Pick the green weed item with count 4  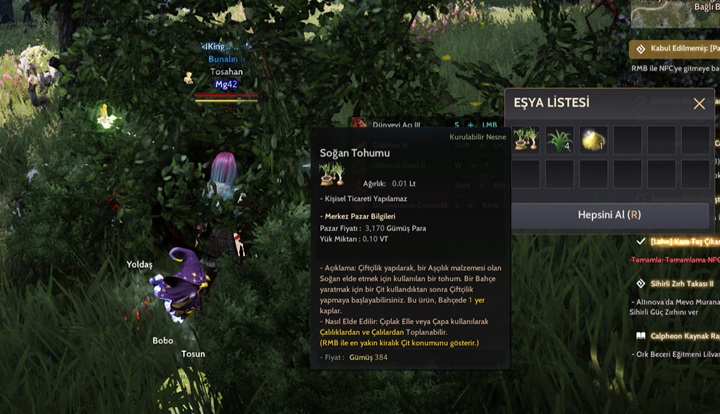coord(560,139)
